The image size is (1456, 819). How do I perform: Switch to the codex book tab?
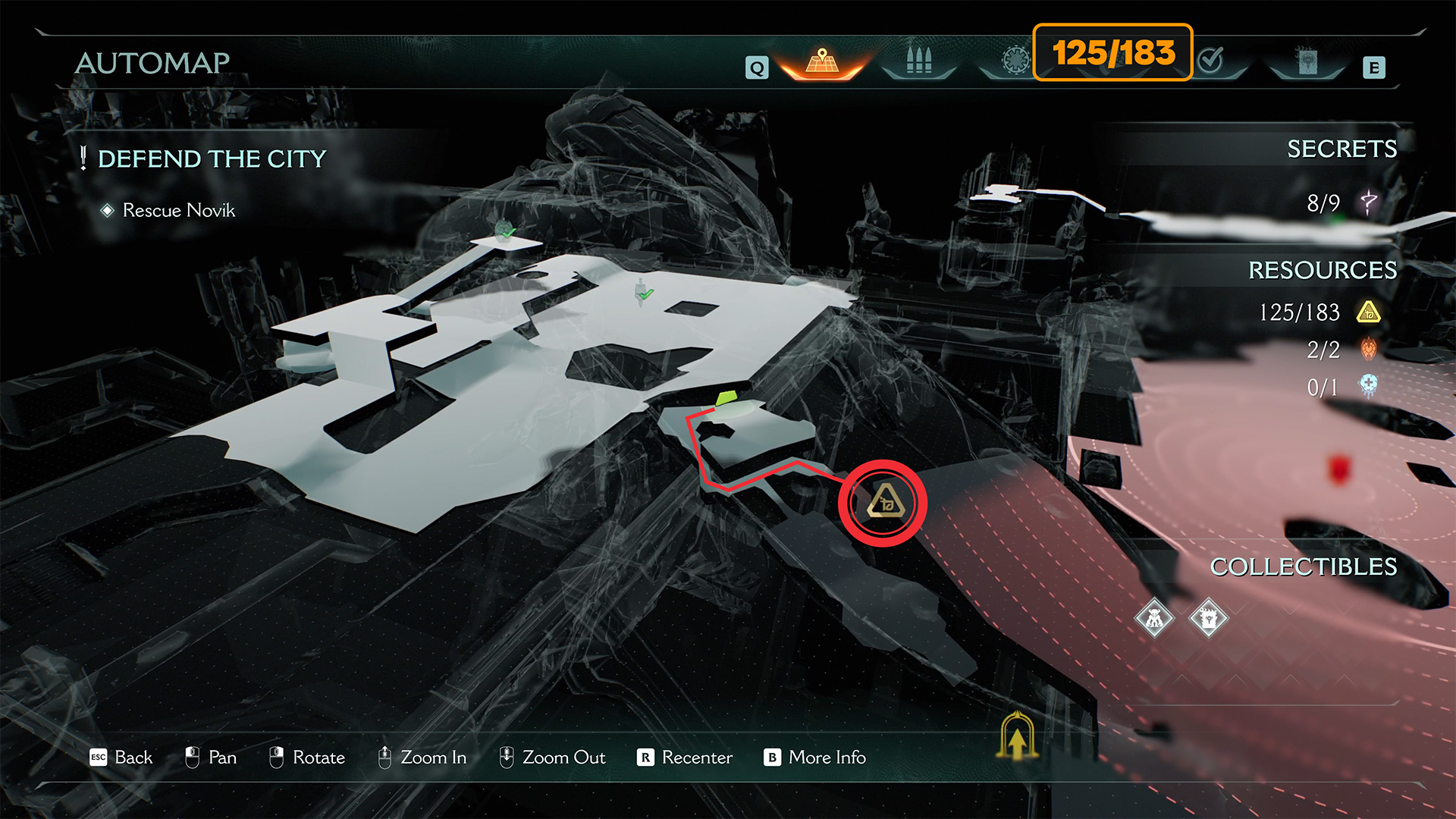1307,61
